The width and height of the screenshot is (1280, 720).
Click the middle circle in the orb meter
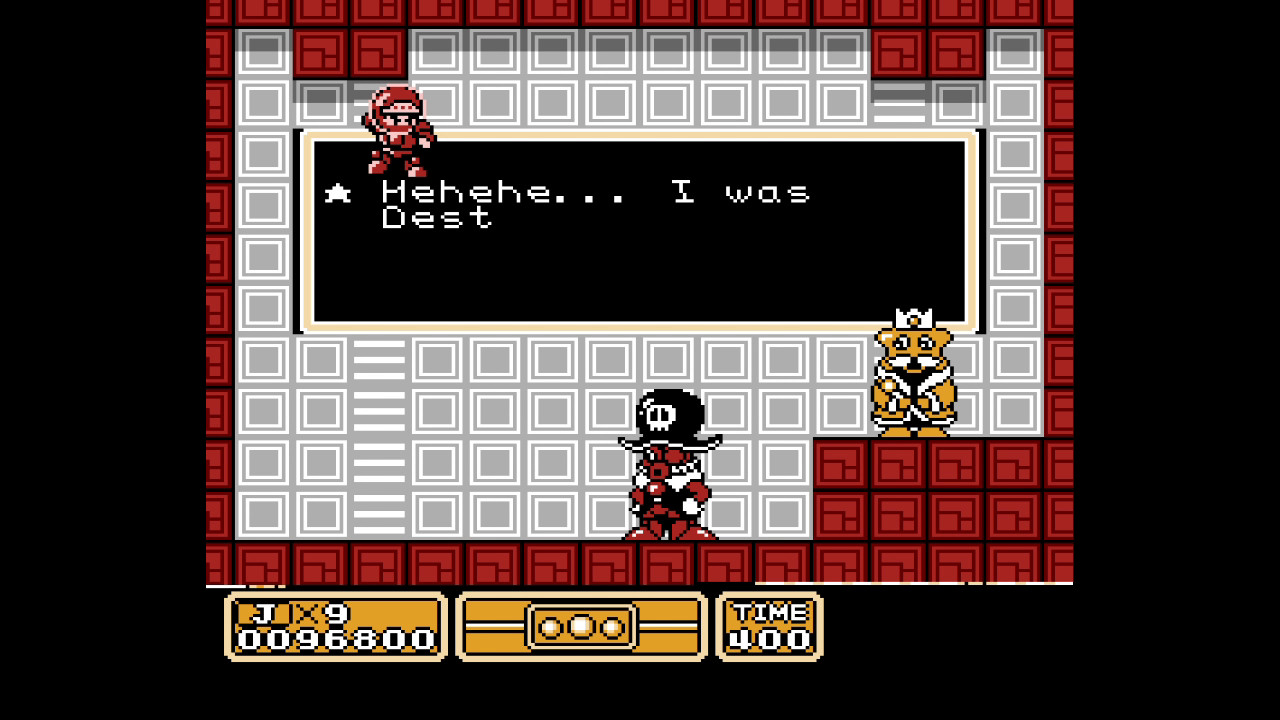580,627
